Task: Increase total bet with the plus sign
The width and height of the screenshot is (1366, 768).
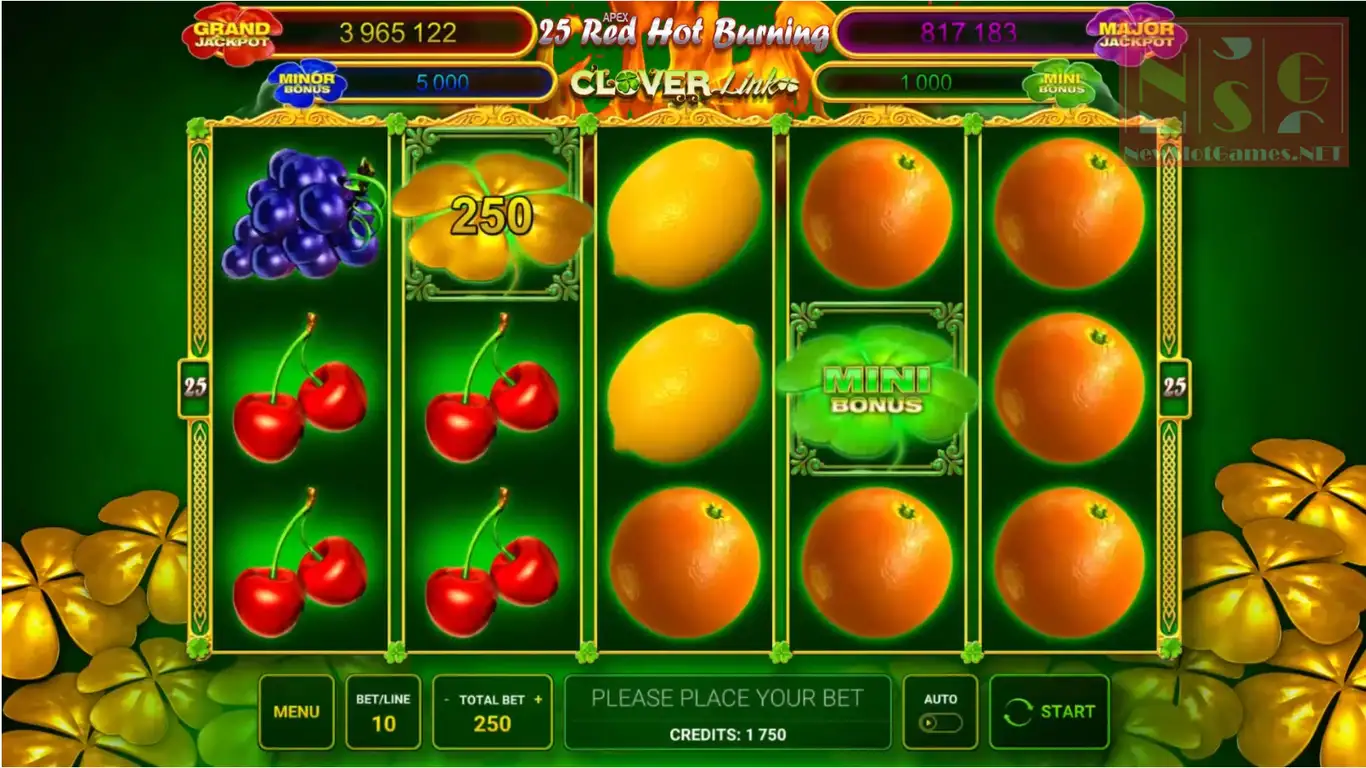Action: coord(538,700)
